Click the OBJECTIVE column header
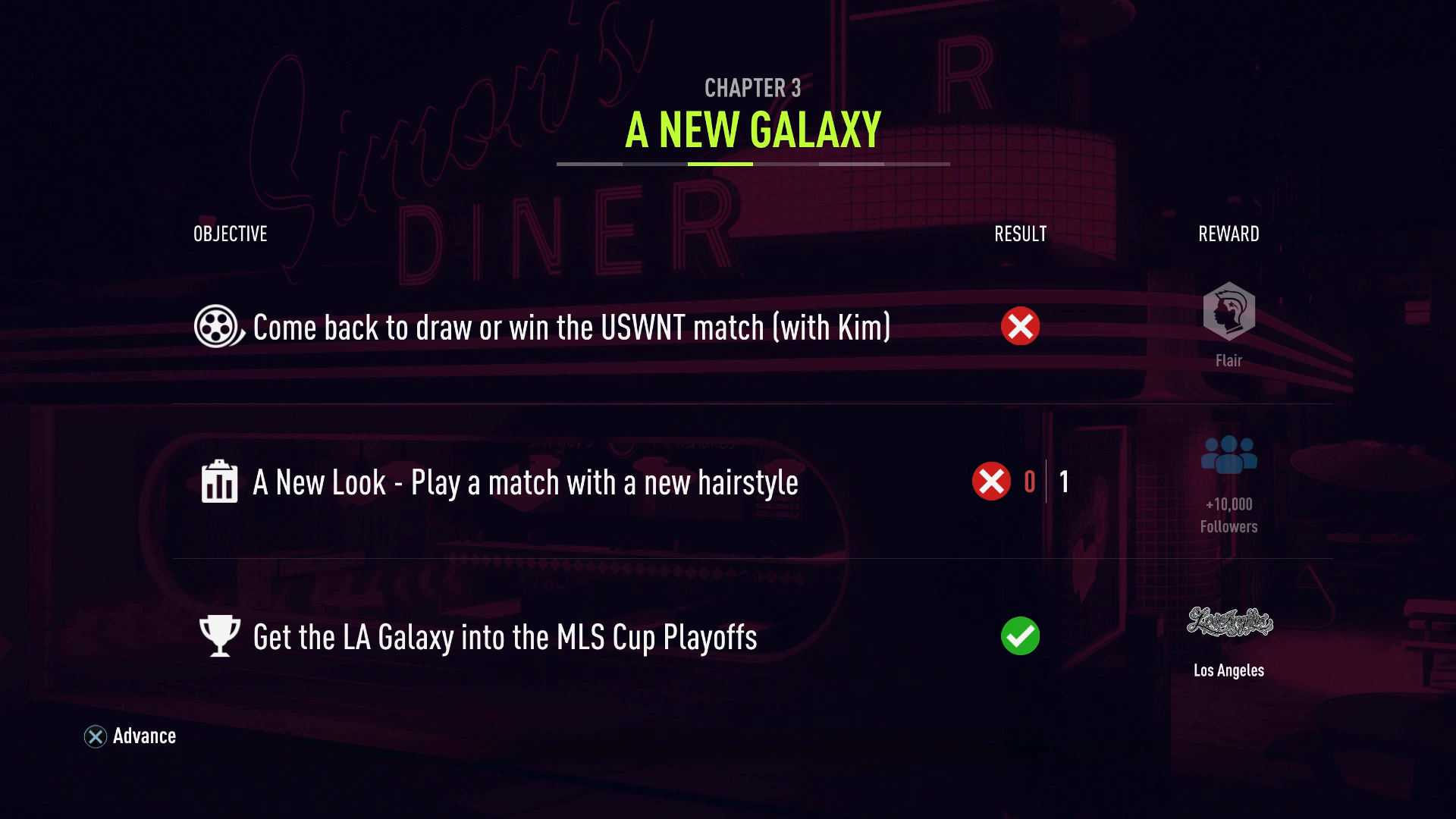 (x=229, y=234)
